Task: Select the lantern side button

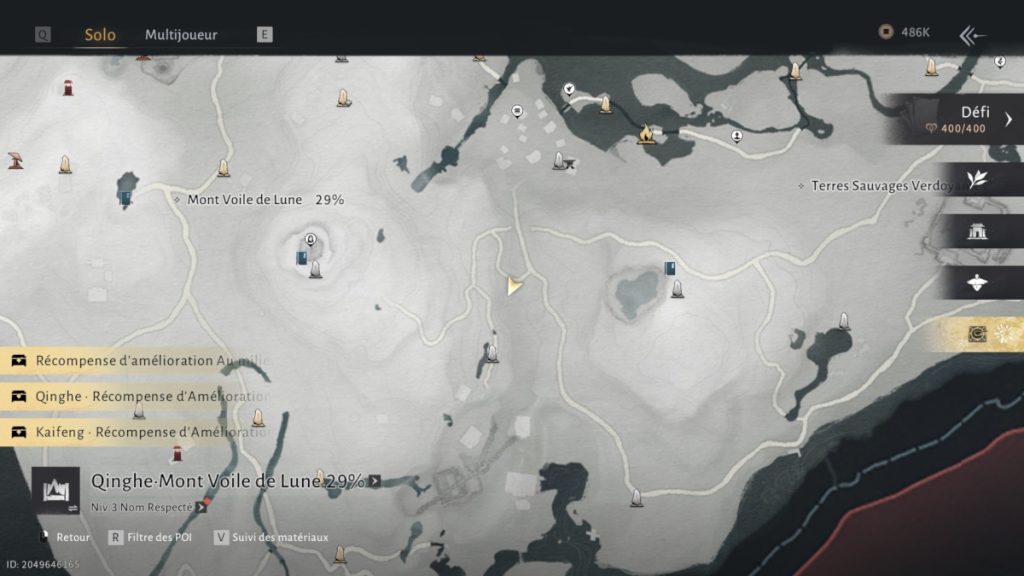Action: point(977,283)
